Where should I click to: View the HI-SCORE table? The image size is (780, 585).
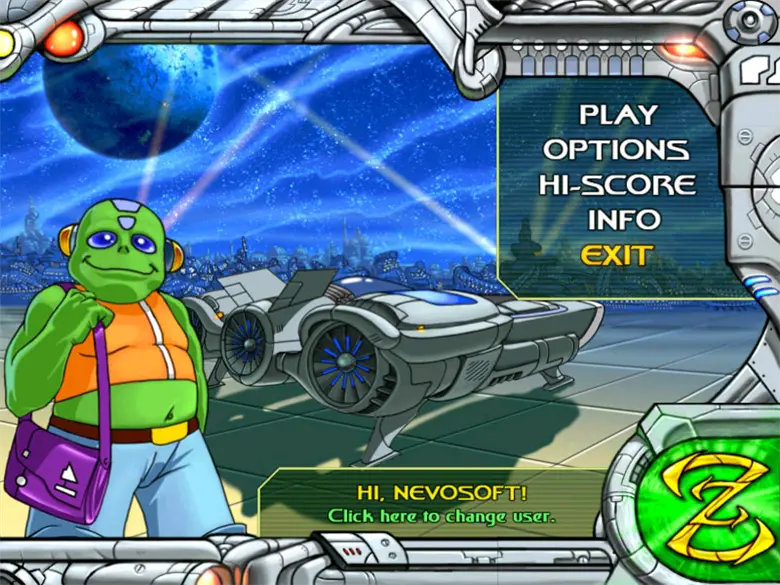617,185
